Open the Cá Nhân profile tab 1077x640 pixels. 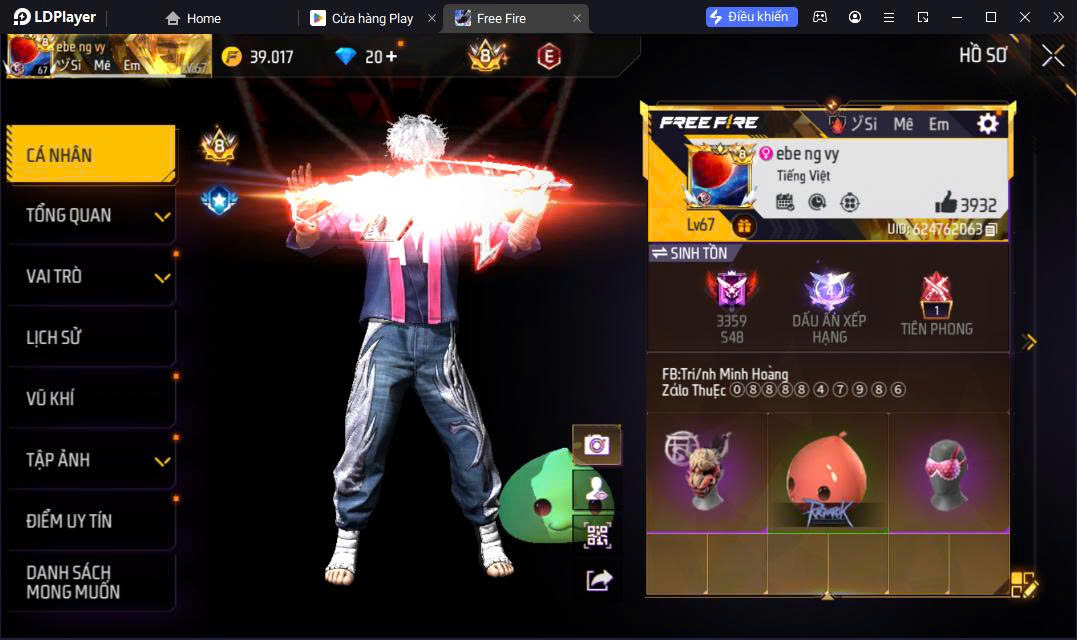pyautogui.click(x=90, y=155)
